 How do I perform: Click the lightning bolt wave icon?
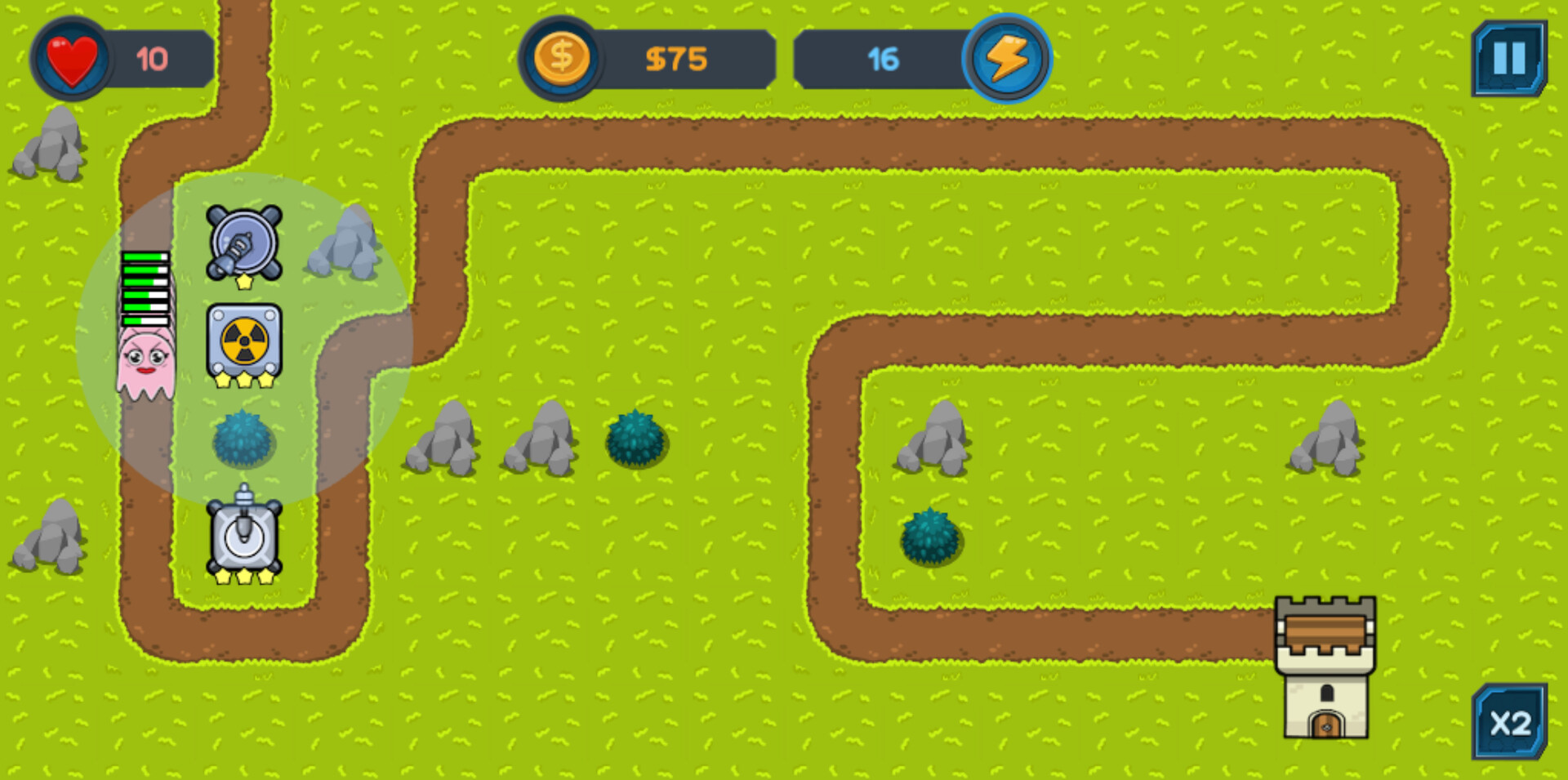(1007, 57)
